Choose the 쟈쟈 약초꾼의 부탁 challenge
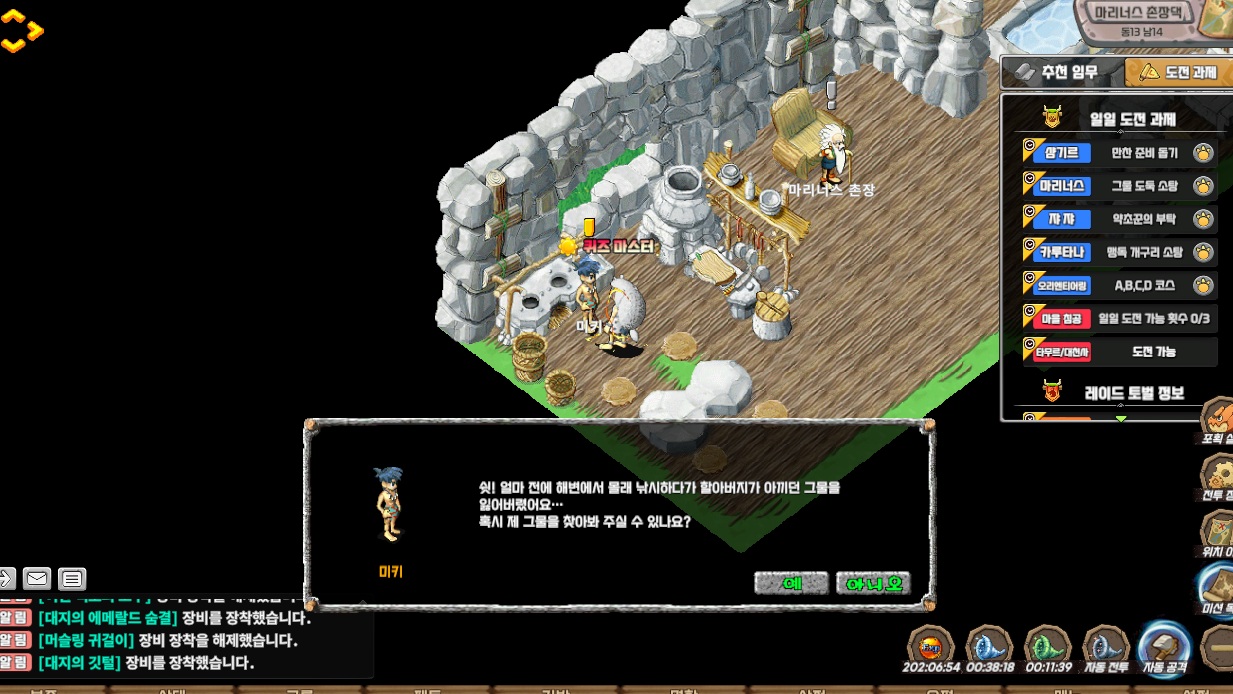Viewport: 1233px width, 694px height. 1119,219
